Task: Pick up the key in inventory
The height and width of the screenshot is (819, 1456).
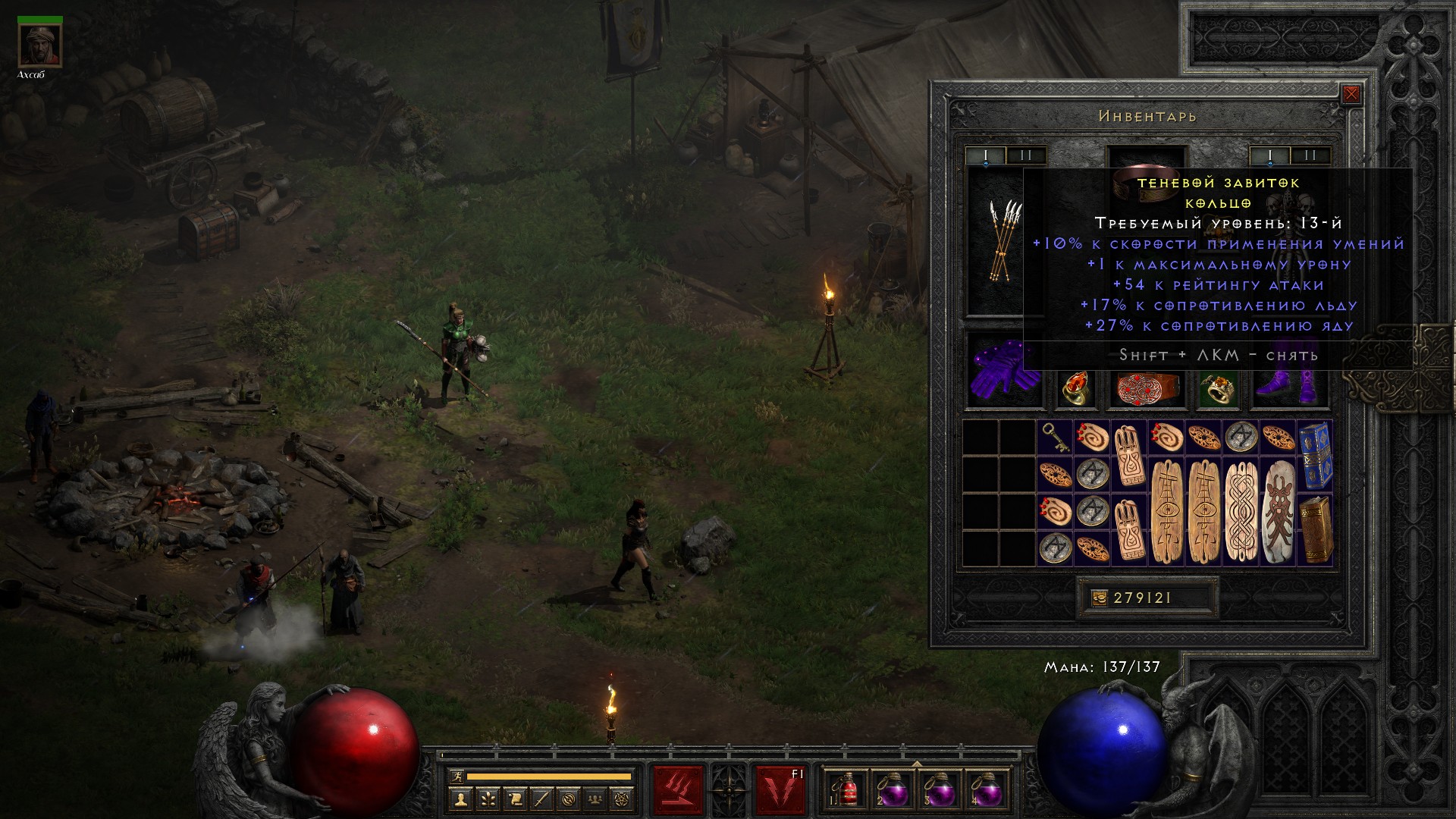Action: [x=1054, y=438]
